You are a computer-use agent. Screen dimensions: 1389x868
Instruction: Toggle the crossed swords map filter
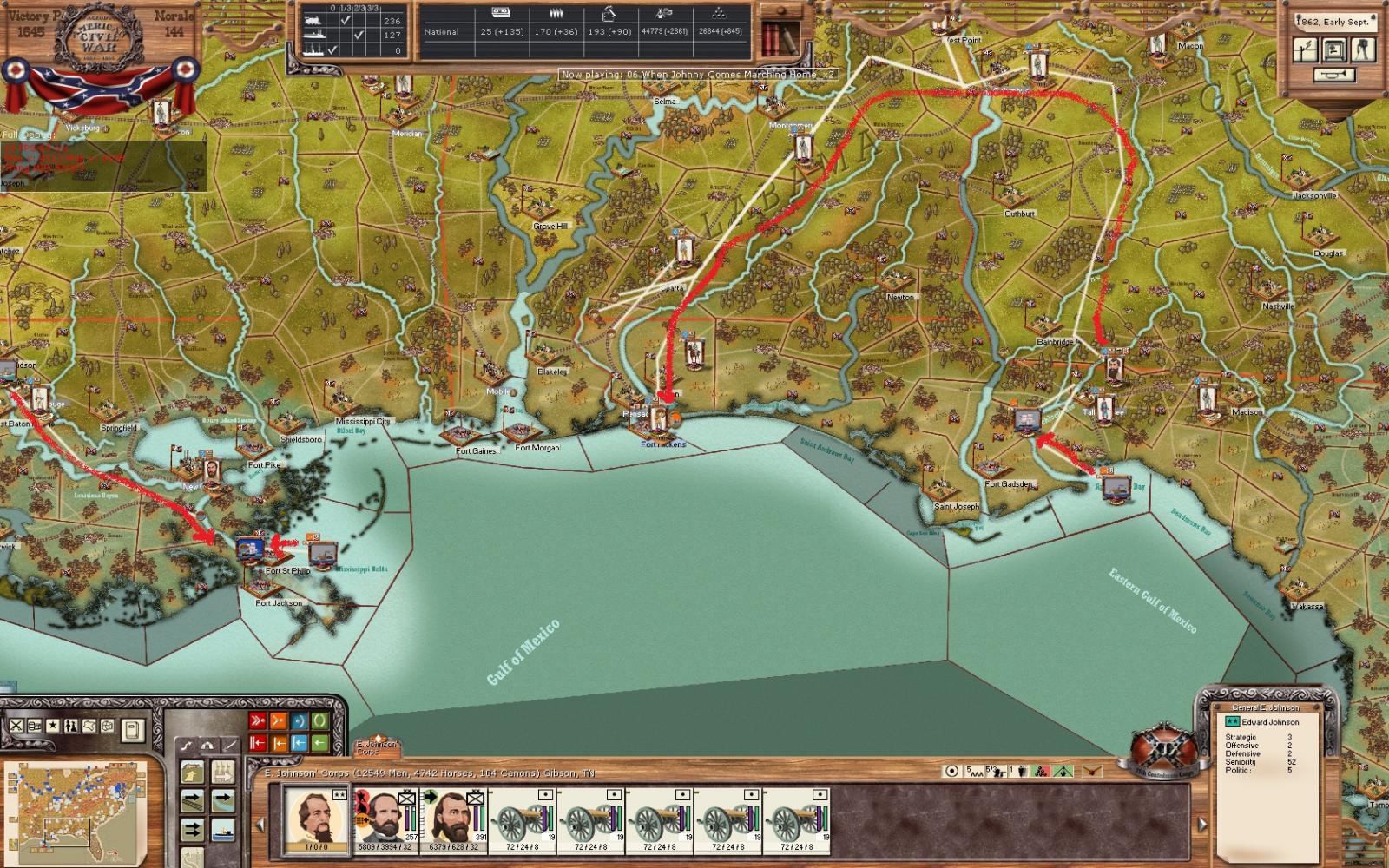(x=16, y=726)
